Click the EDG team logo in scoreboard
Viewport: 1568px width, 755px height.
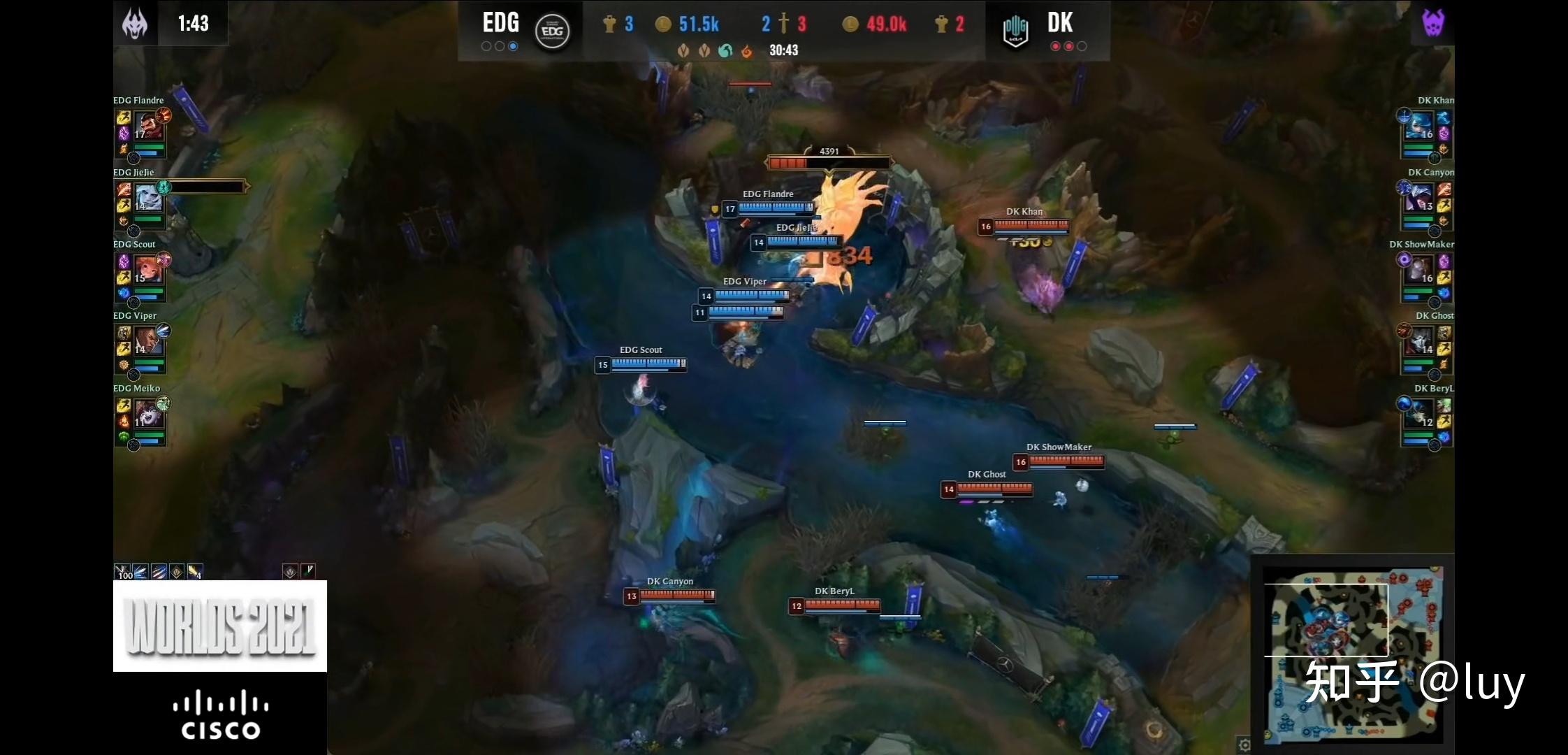pos(552,31)
